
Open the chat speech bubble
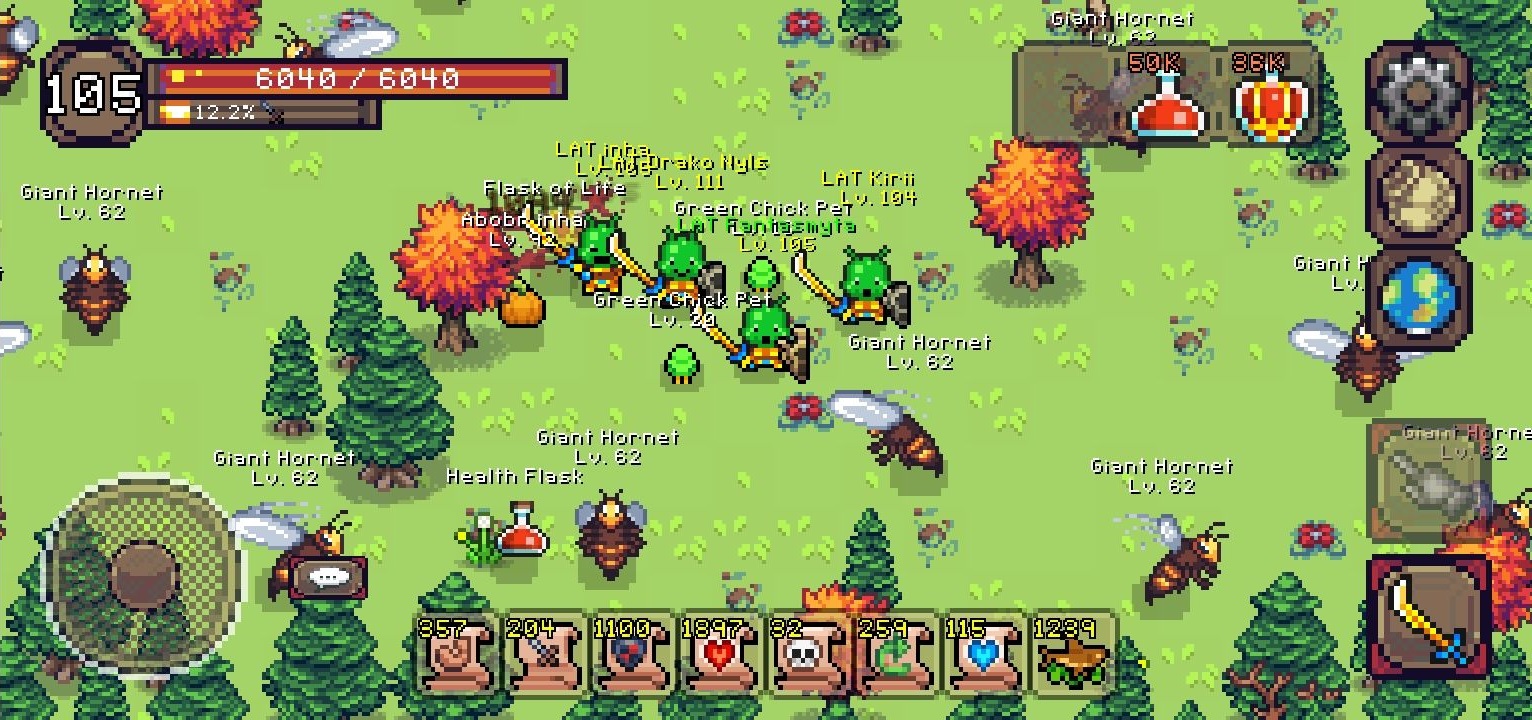[x=327, y=577]
